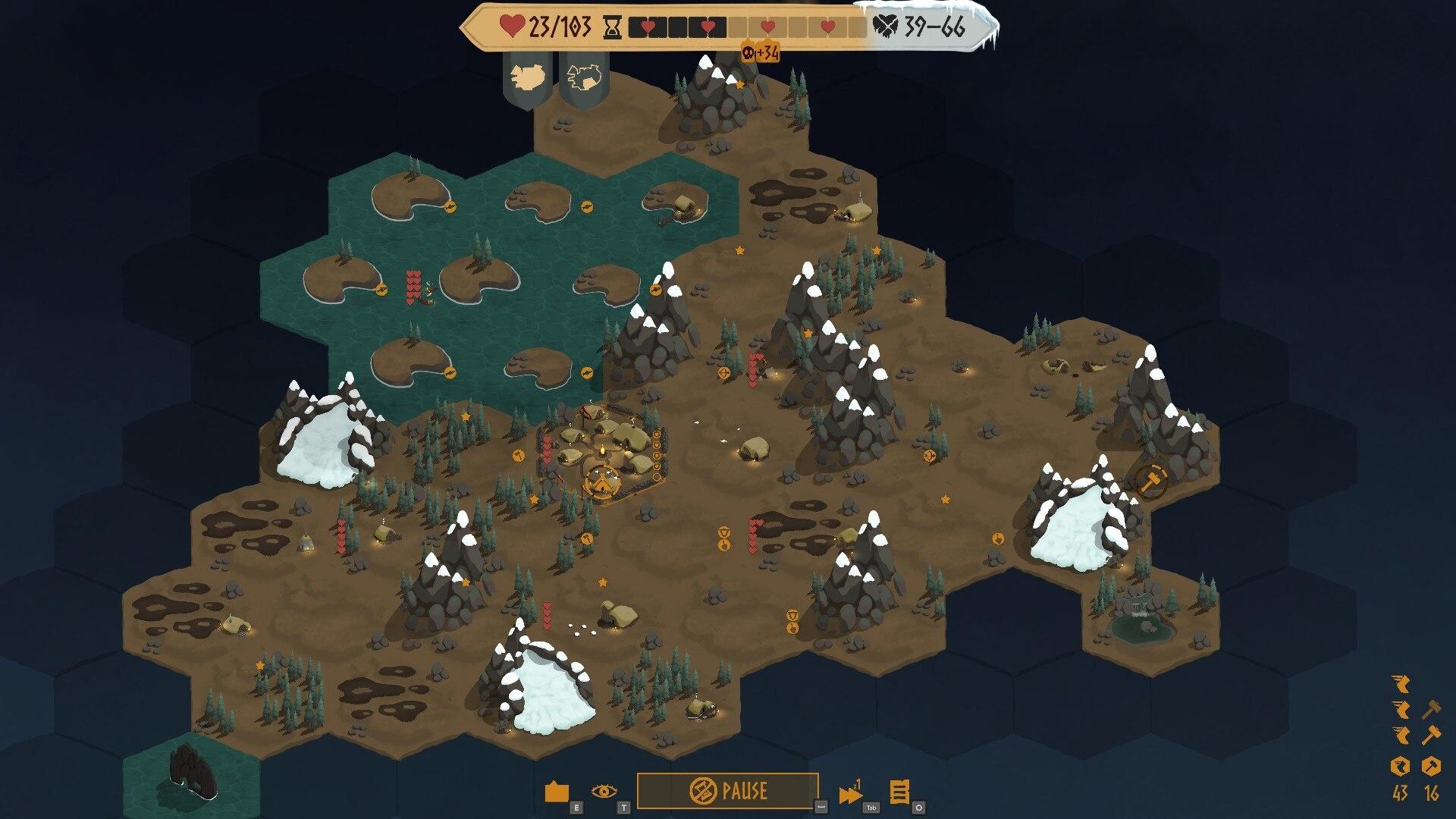Toggle the eye view icon
This screenshot has height=819, width=1456.
pyautogui.click(x=604, y=792)
